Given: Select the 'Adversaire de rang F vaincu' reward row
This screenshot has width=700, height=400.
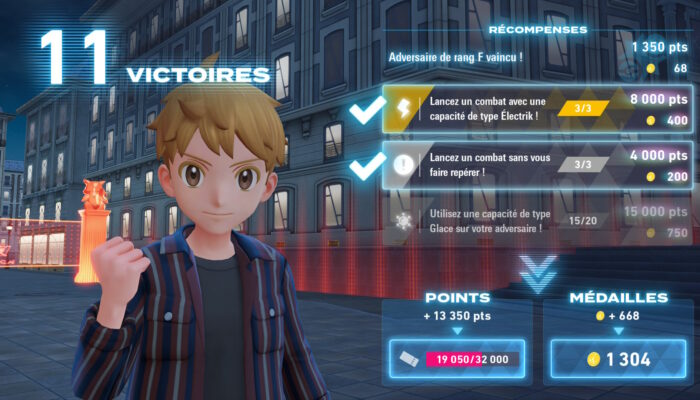Looking at the screenshot, I should [x=538, y=57].
